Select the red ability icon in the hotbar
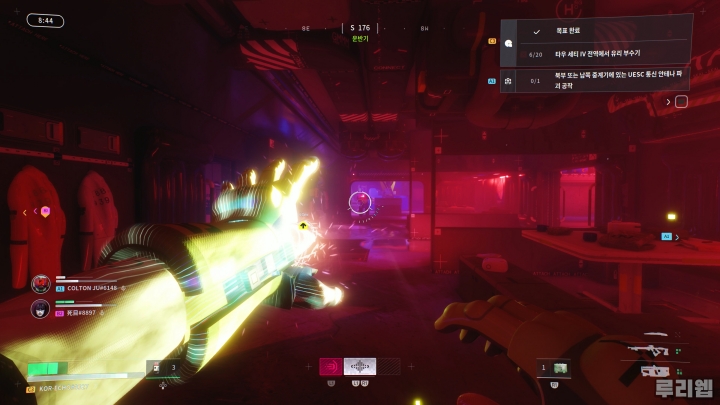 pos(331,366)
